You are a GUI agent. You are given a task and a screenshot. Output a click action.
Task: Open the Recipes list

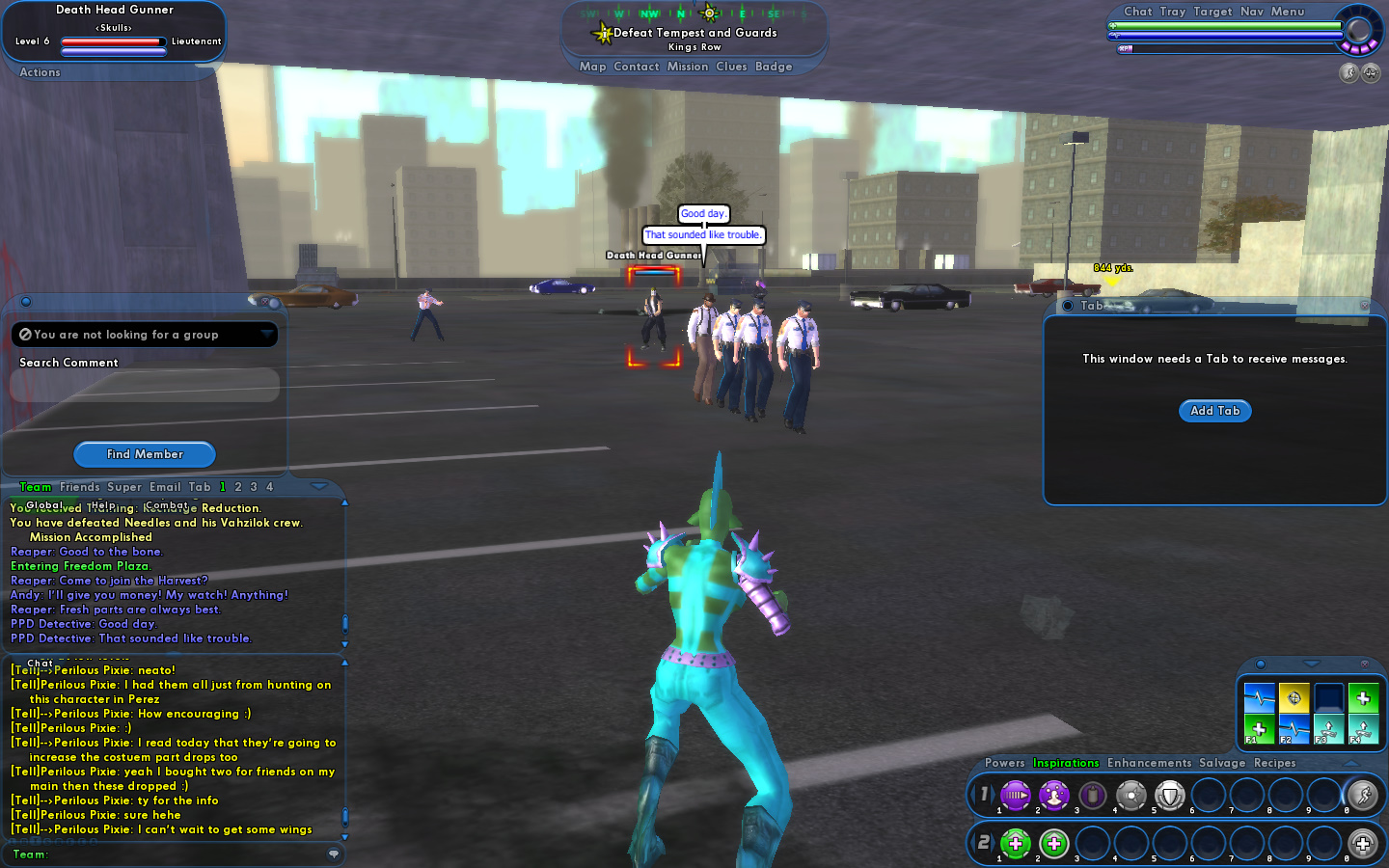(1274, 763)
